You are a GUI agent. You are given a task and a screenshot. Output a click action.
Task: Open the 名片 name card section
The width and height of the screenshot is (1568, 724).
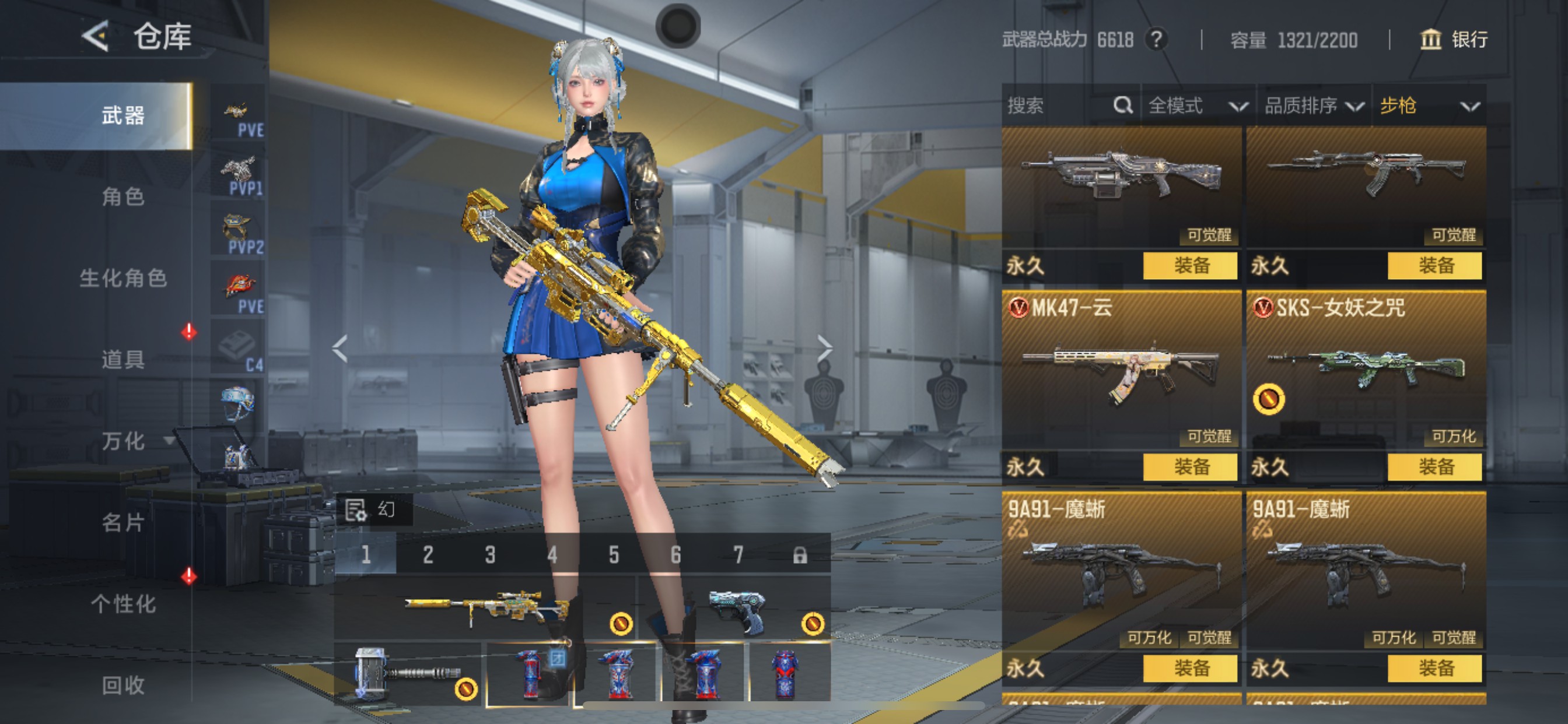pos(123,522)
